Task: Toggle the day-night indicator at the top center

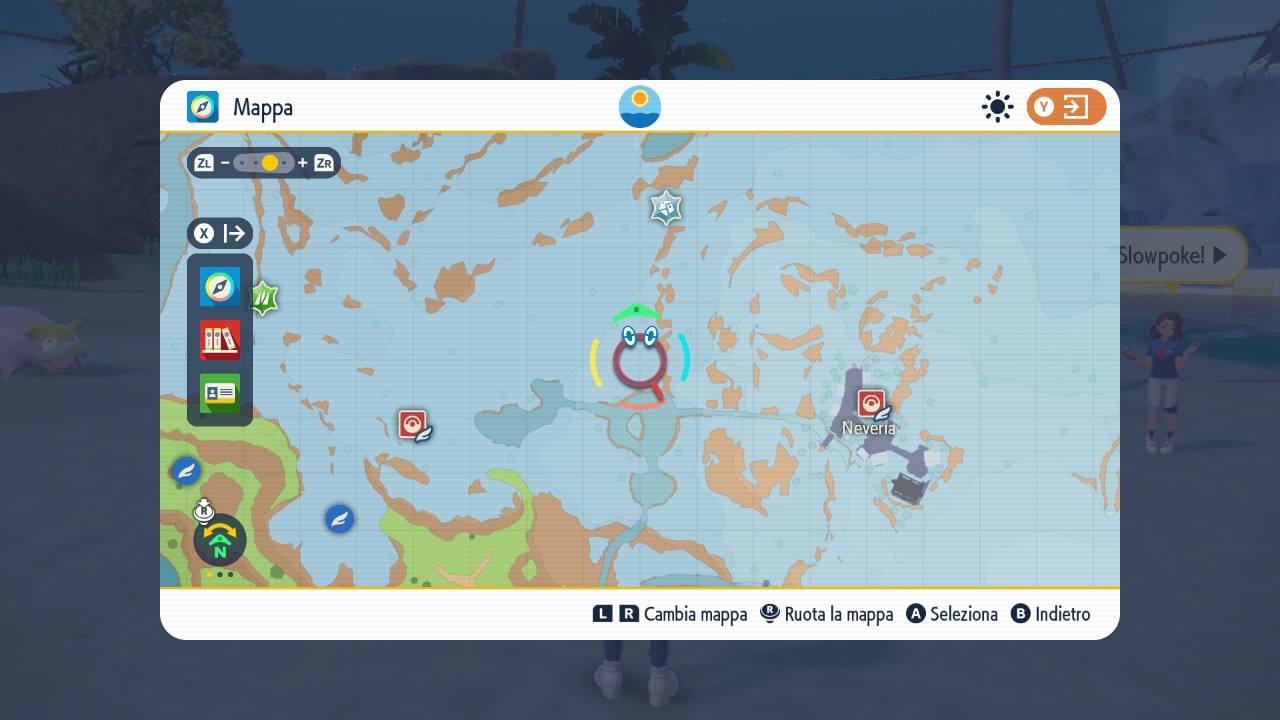Action: (639, 106)
